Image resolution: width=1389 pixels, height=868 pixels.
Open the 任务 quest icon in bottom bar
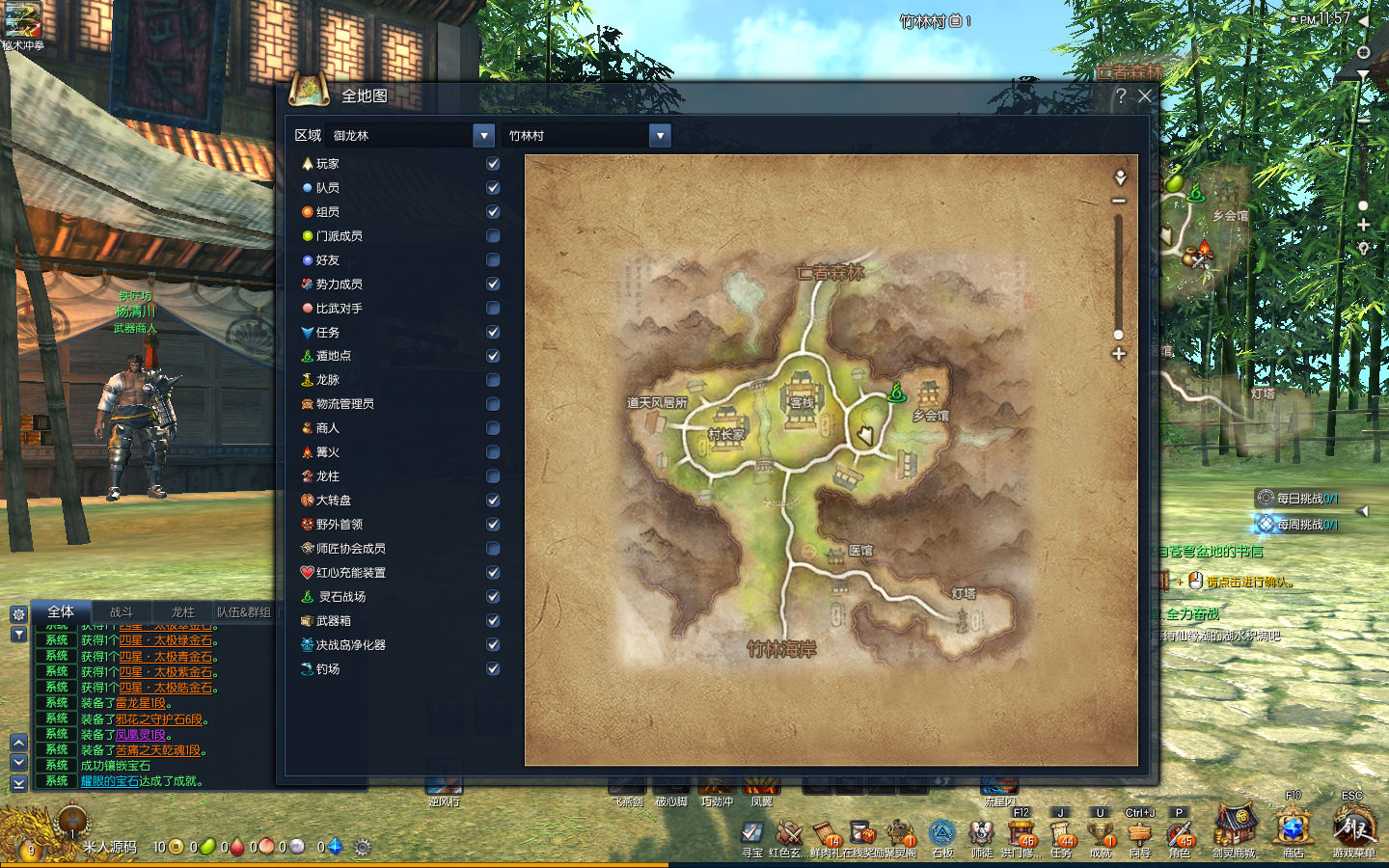(x=1061, y=832)
